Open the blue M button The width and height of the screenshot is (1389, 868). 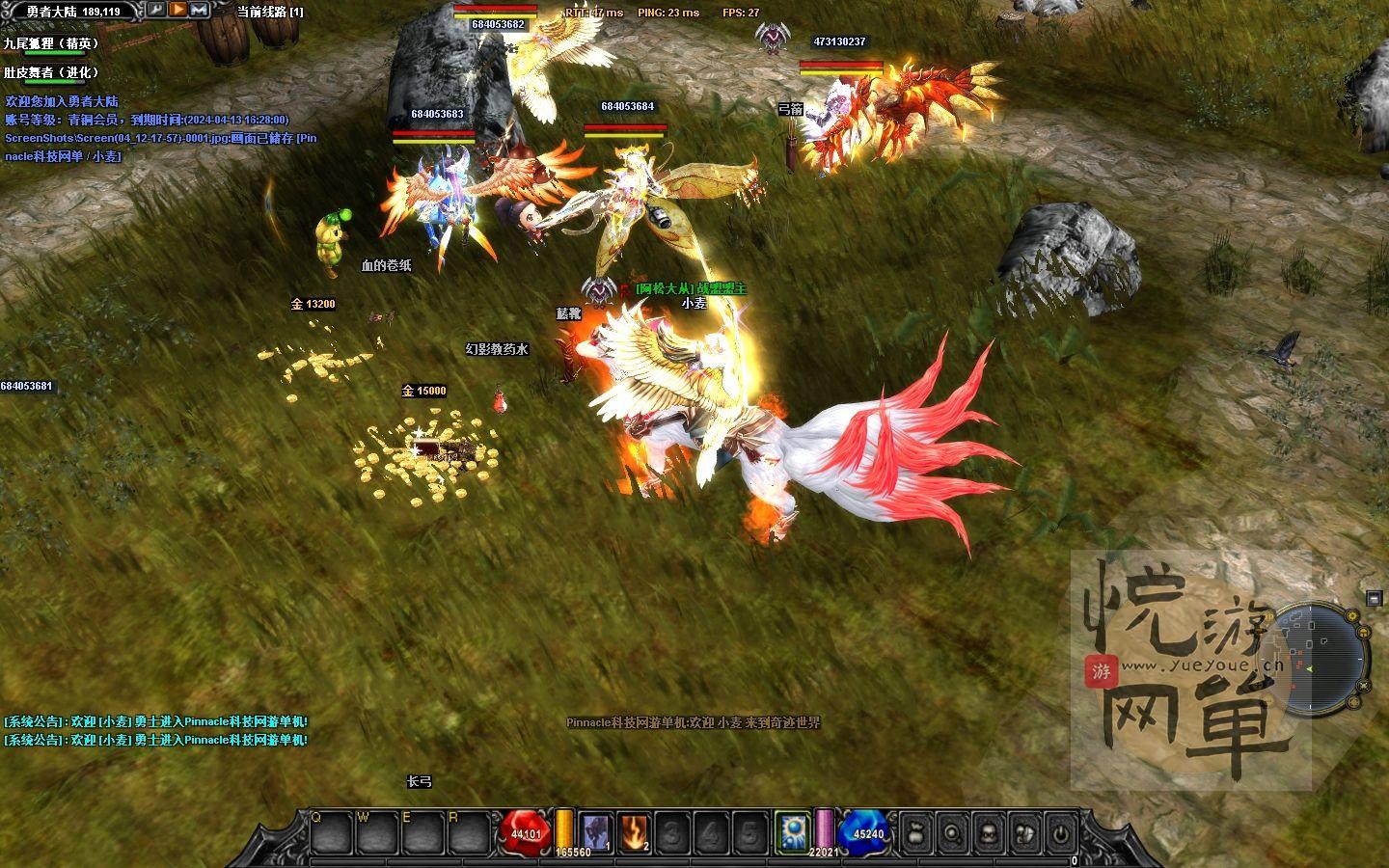click(x=200, y=10)
